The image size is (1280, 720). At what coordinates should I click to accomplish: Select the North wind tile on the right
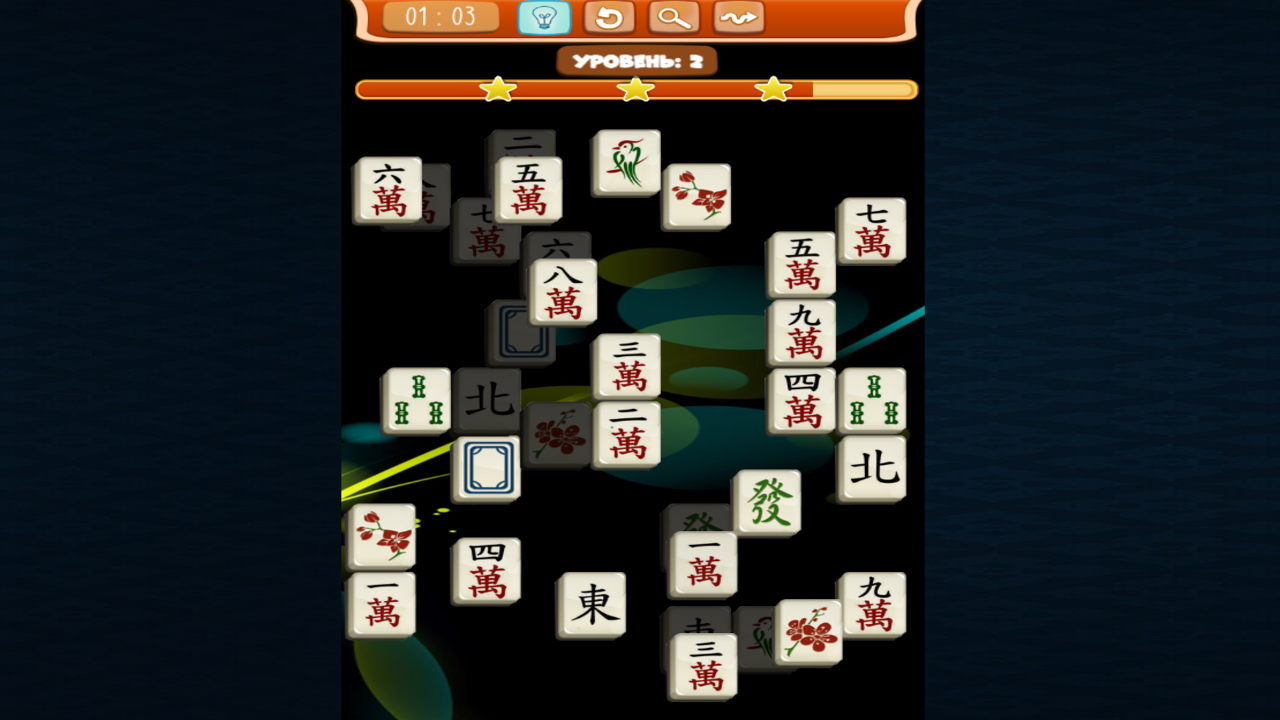tap(872, 466)
